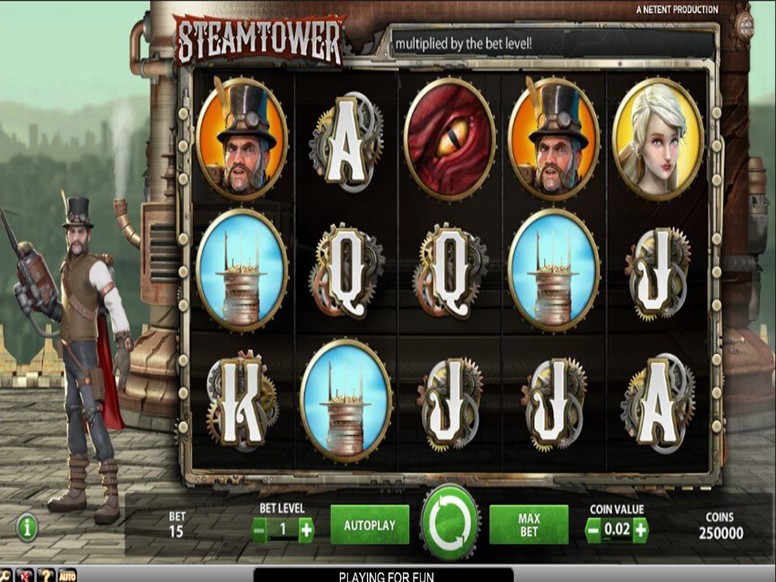
Task: Start Autoplay mode
Action: point(369,525)
